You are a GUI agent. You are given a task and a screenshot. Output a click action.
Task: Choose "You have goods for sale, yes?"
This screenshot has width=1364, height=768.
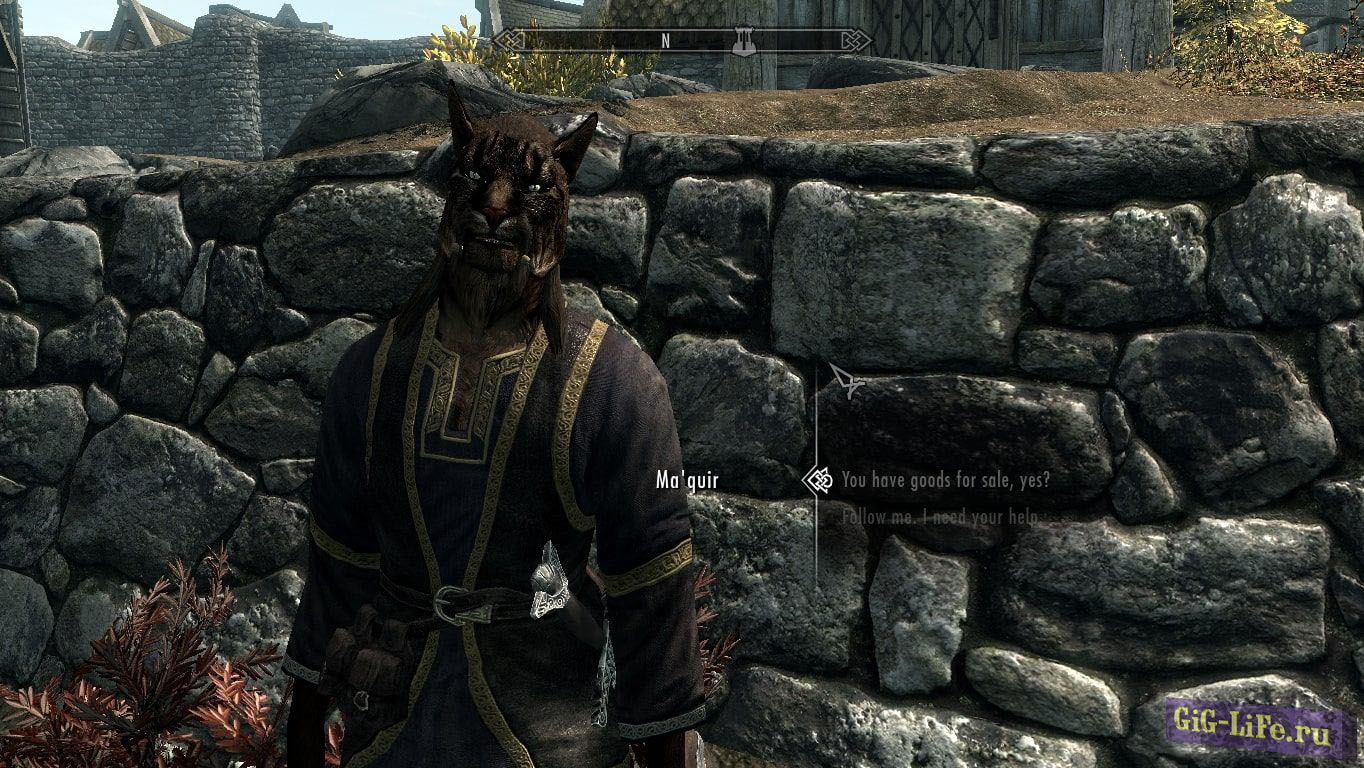[x=945, y=481]
